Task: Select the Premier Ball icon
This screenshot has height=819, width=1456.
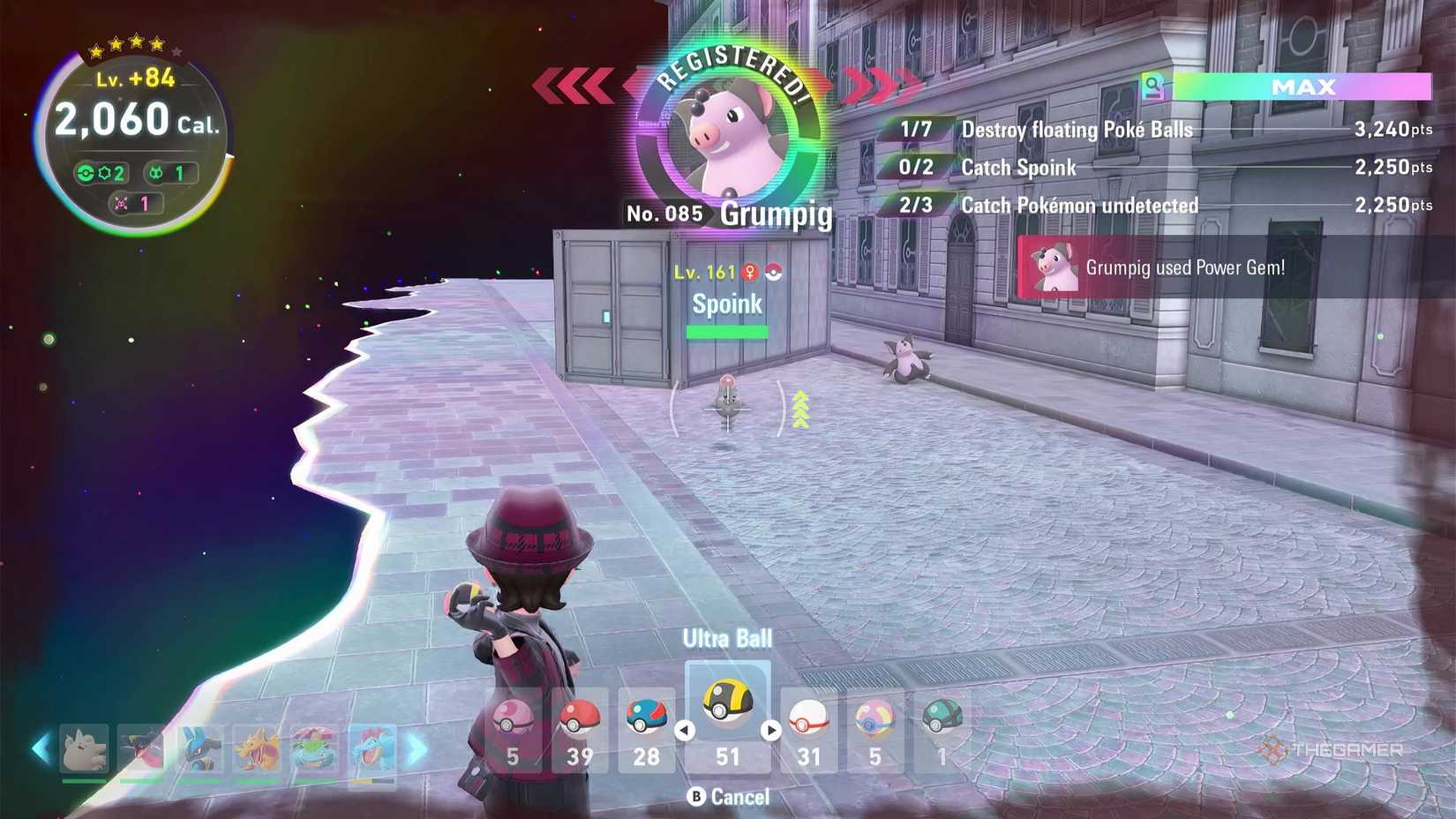Action: click(x=808, y=718)
